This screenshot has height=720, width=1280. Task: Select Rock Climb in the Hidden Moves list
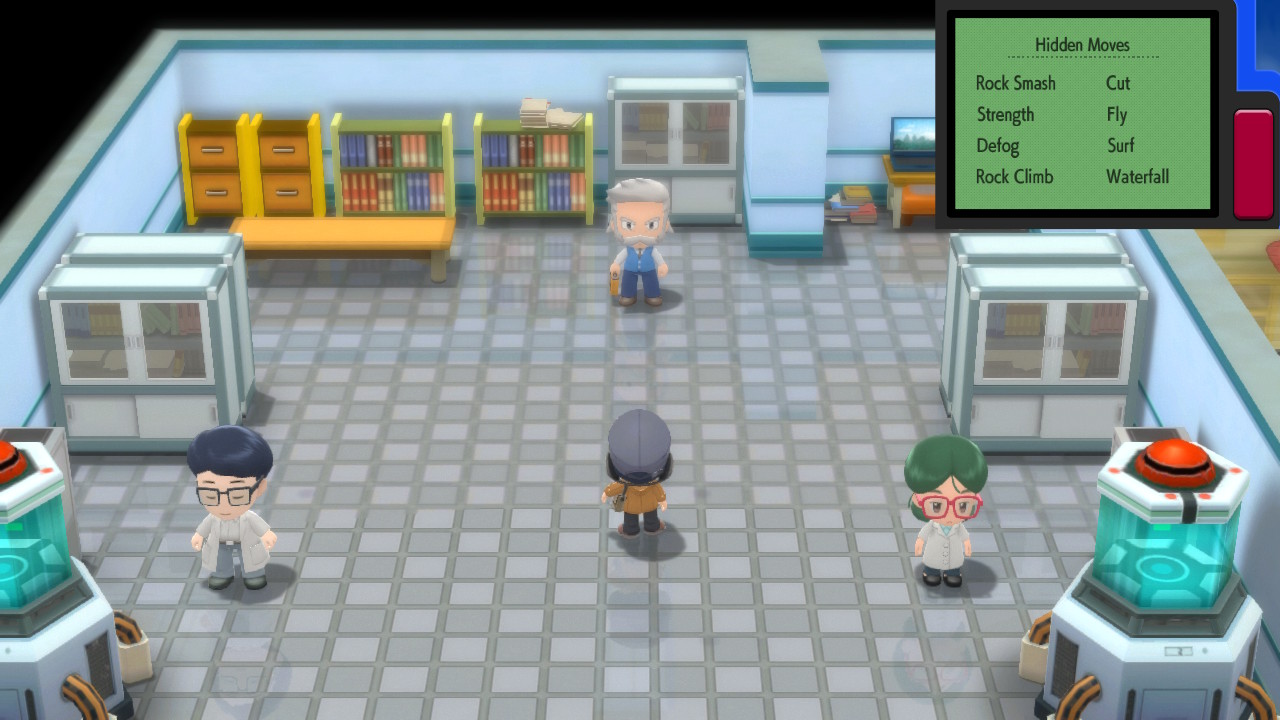pos(1014,177)
